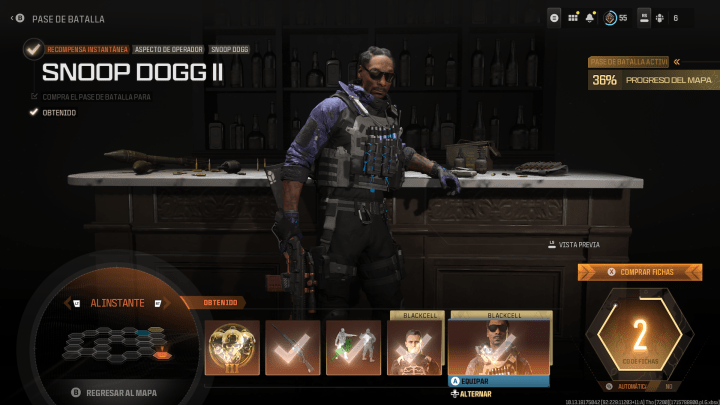Screen dimensions: 720x405
Task: Select the green soldier reward tile
Action: point(354,347)
